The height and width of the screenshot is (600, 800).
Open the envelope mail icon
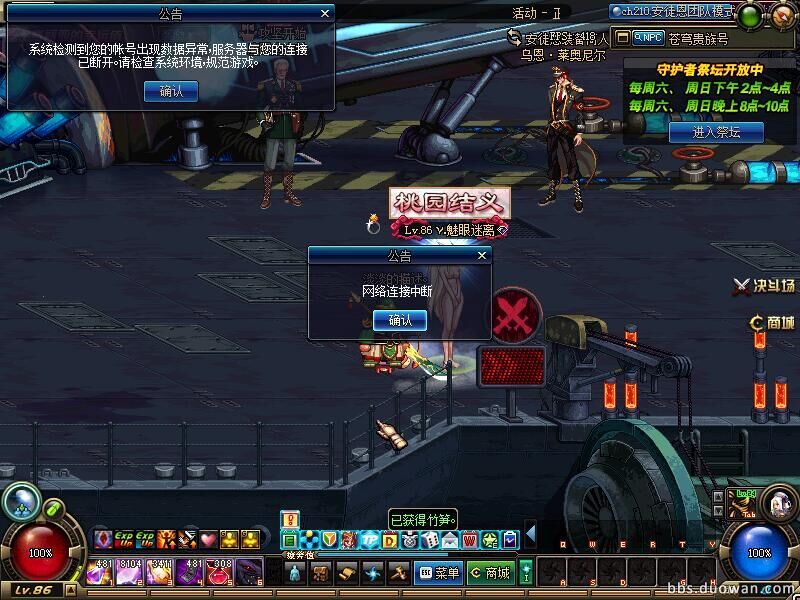(451, 540)
